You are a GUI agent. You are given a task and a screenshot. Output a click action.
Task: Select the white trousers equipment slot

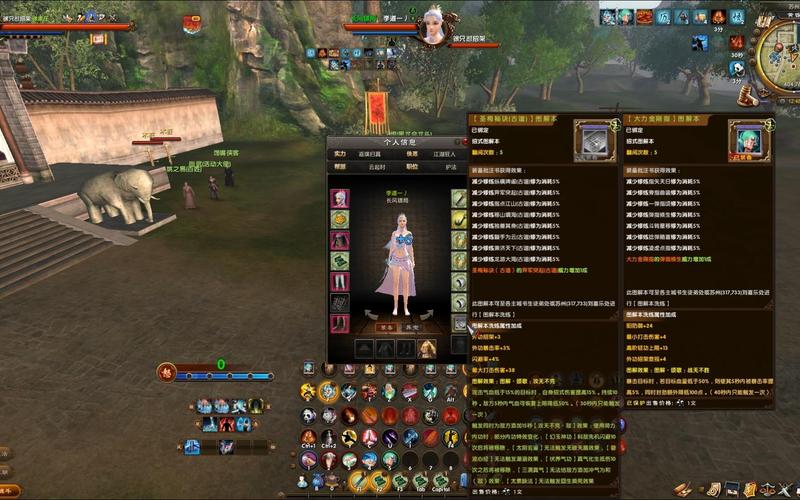click(340, 282)
